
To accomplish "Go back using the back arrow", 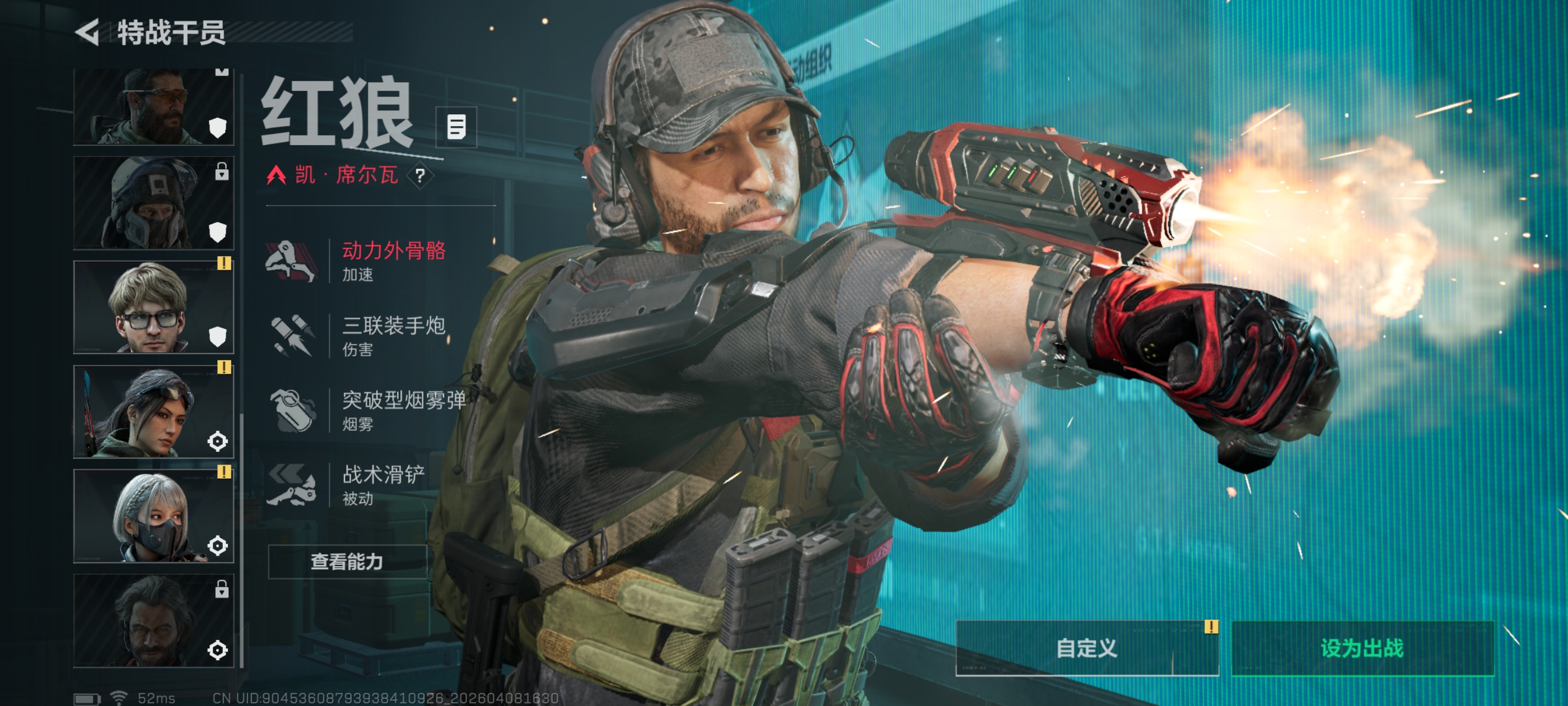I will coord(88,32).
